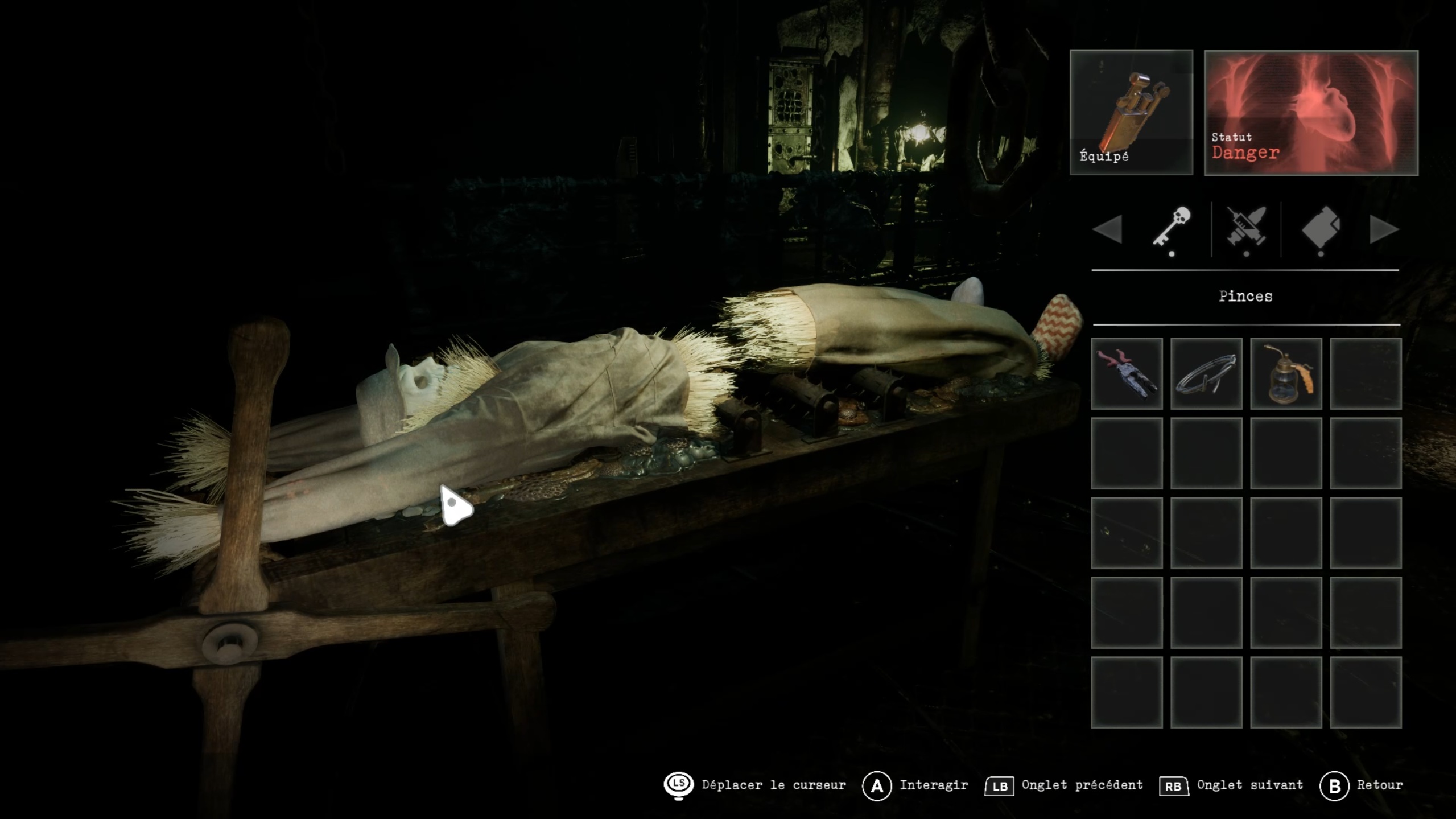Click the right arrow for next tab
Screen dimensions: 1456x819
tap(1384, 229)
